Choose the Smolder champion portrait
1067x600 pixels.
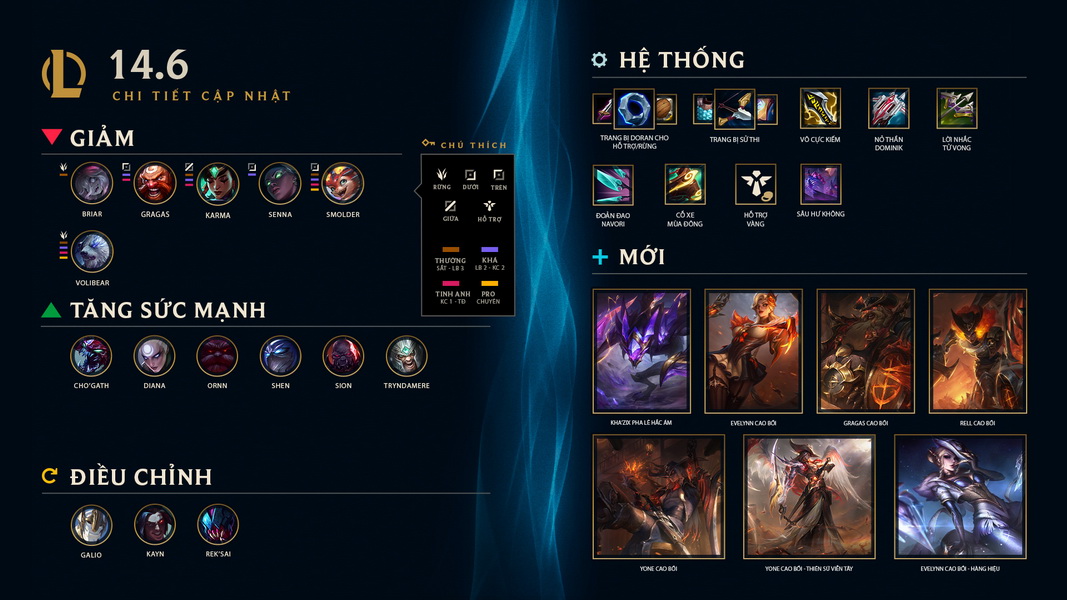click(342, 183)
